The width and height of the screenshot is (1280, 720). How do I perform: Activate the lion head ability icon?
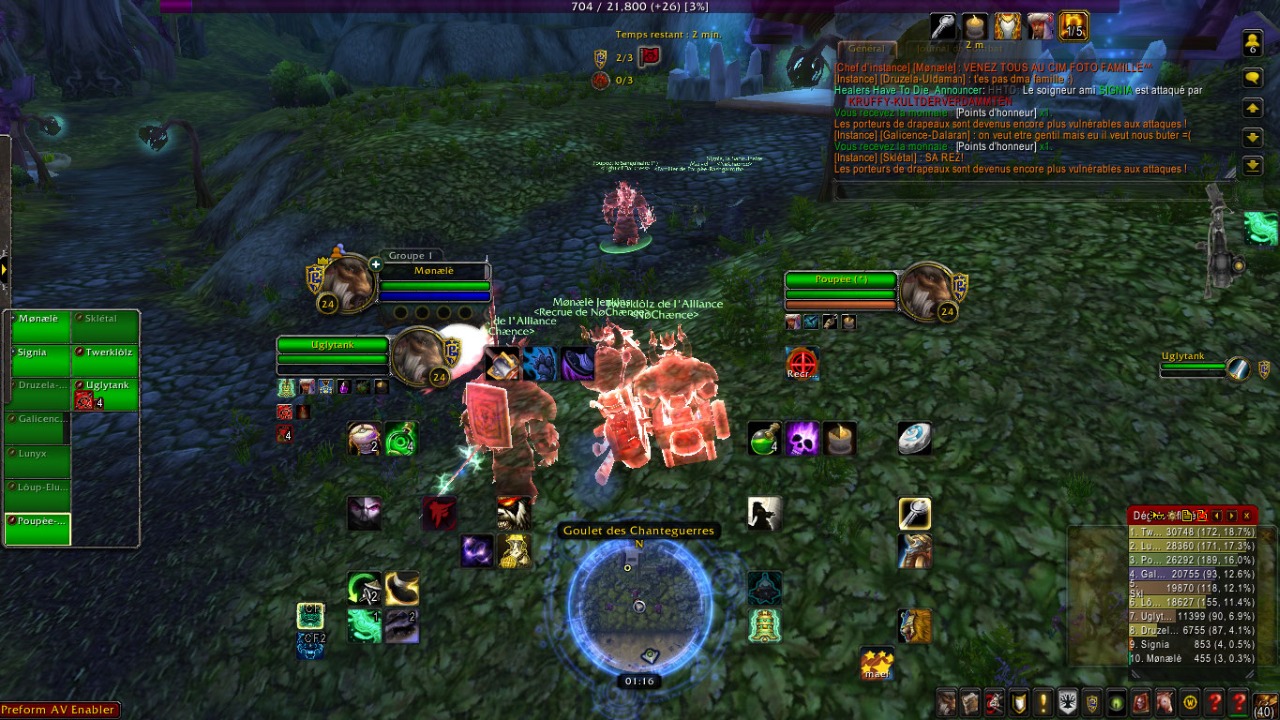(914, 626)
